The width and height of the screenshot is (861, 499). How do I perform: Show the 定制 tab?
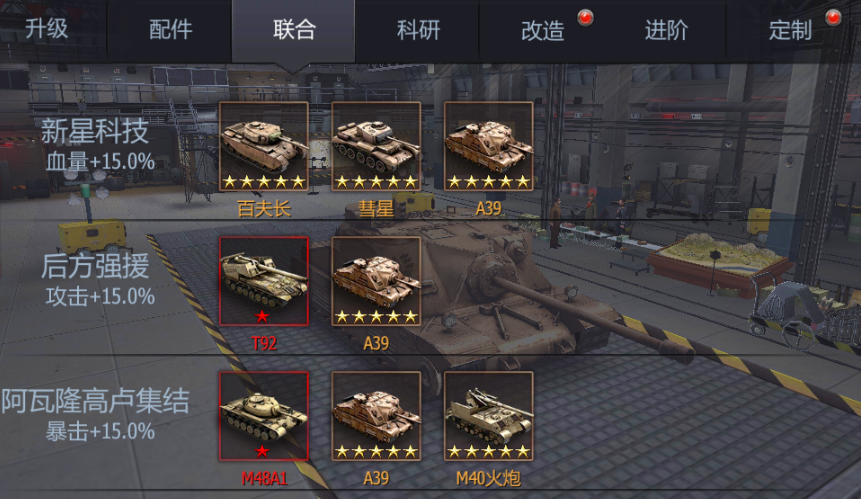point(790,30)
